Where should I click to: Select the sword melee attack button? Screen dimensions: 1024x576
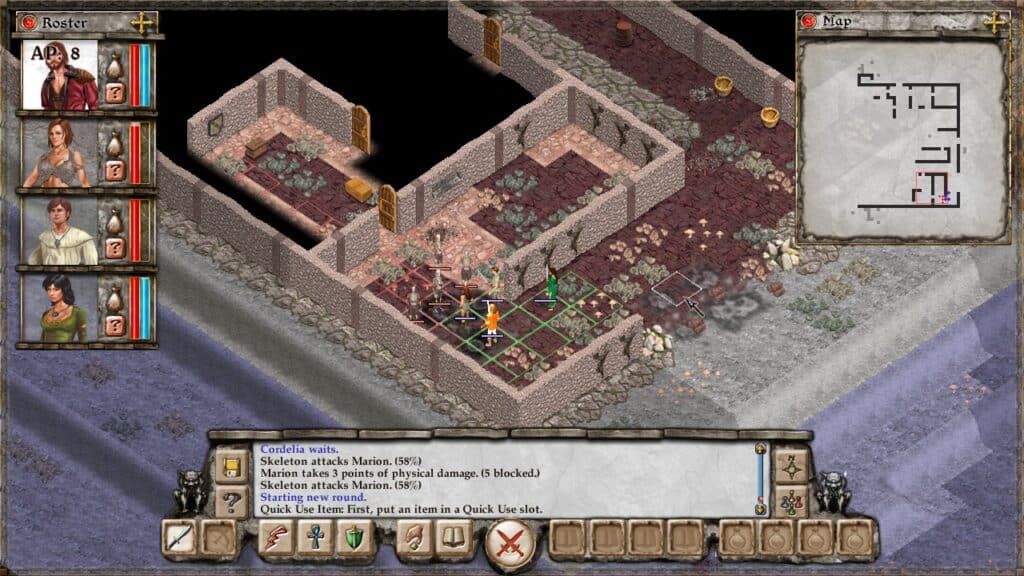(180, 539)
